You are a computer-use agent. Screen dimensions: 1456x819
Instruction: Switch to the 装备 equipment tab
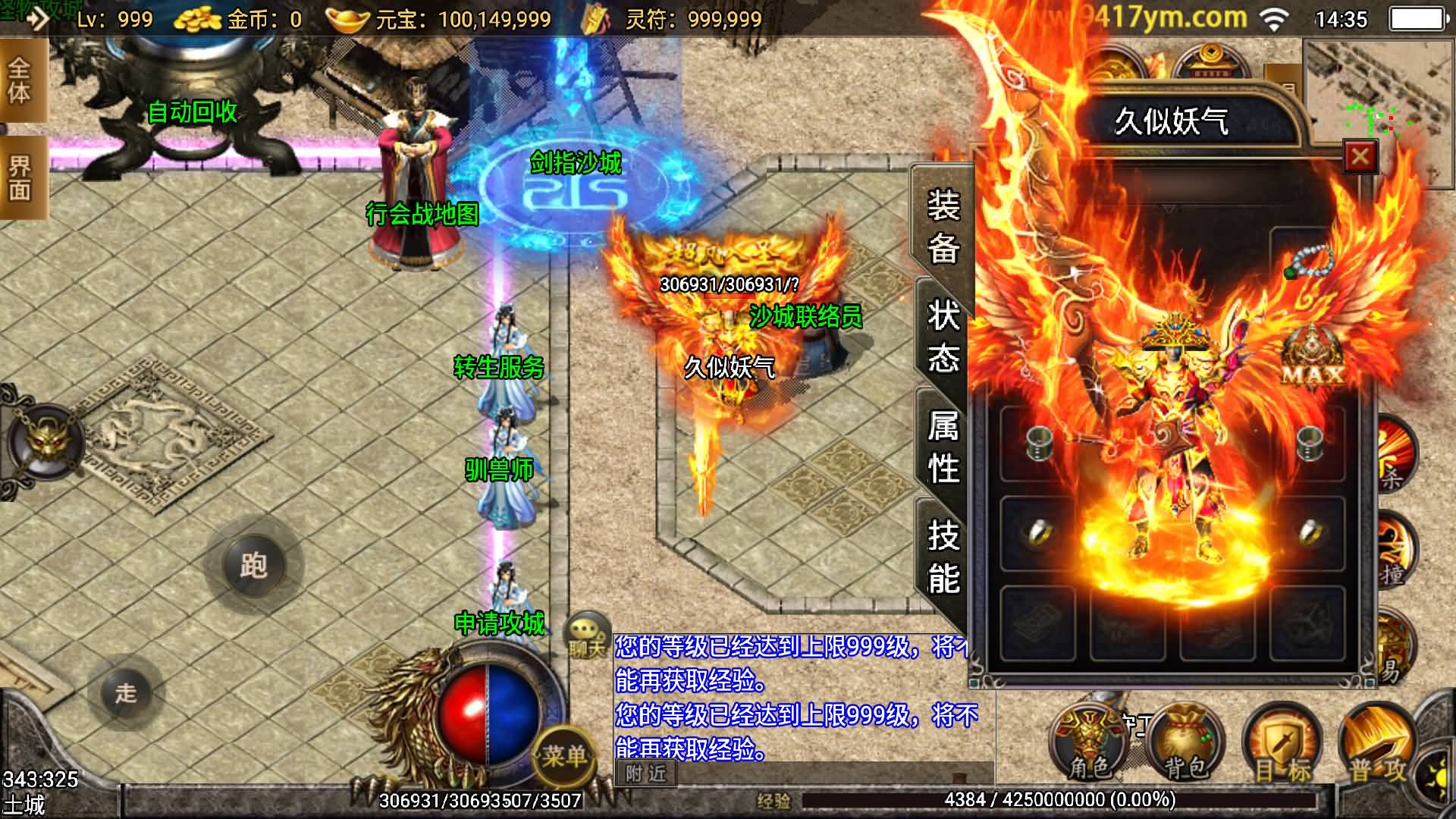click(x=943, y=226)
